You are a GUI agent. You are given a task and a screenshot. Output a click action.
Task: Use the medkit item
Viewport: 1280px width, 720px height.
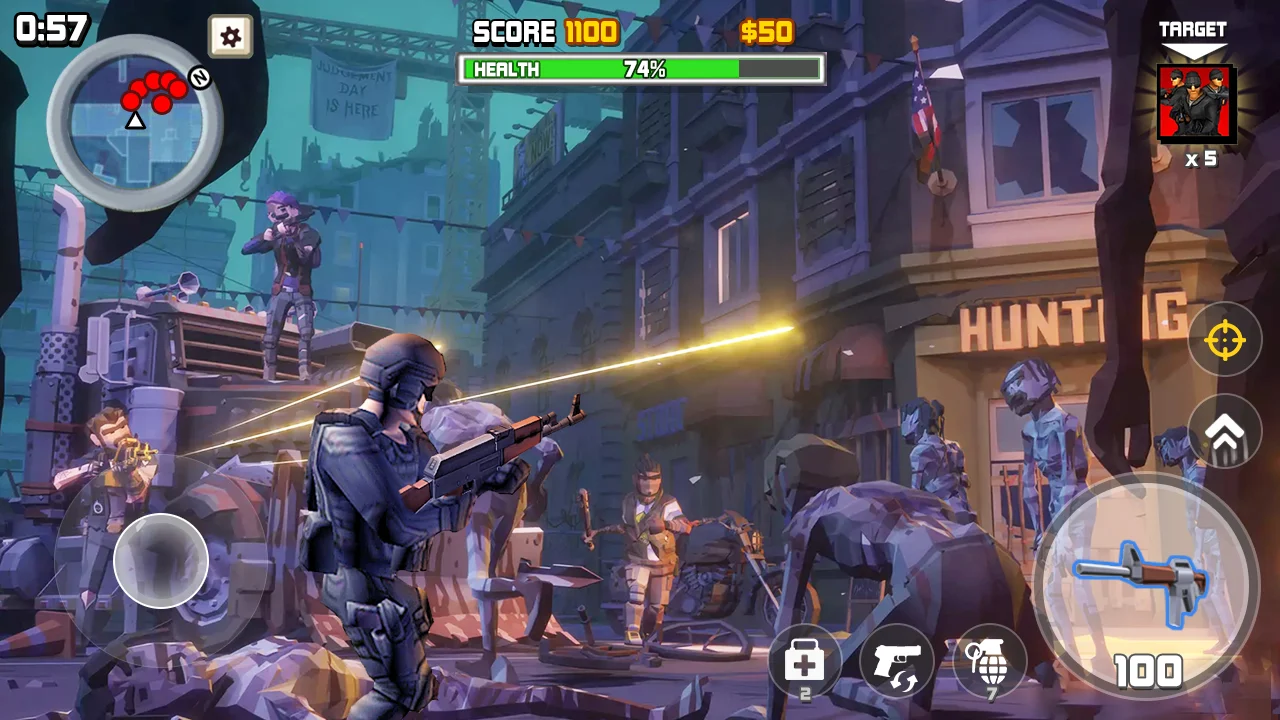[x=805, y=661]
